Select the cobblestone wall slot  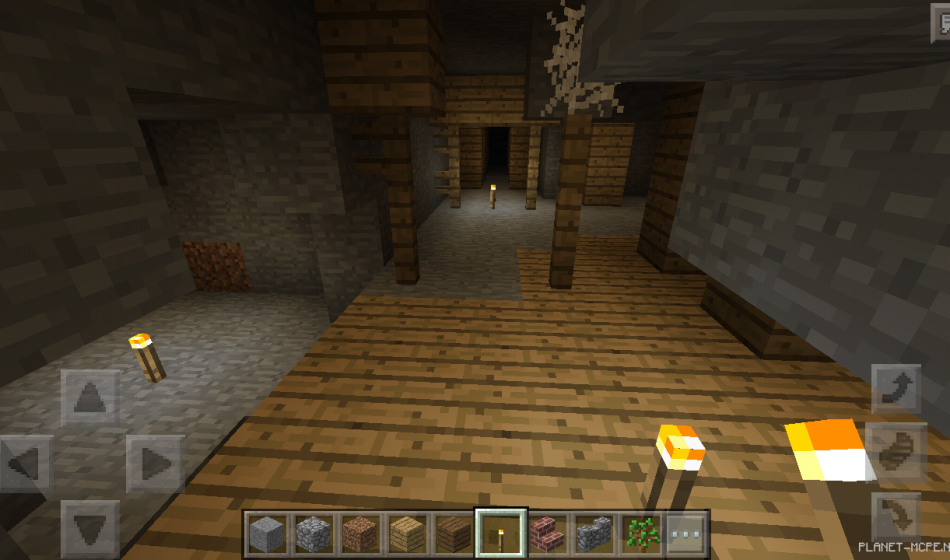click(592, 534)
